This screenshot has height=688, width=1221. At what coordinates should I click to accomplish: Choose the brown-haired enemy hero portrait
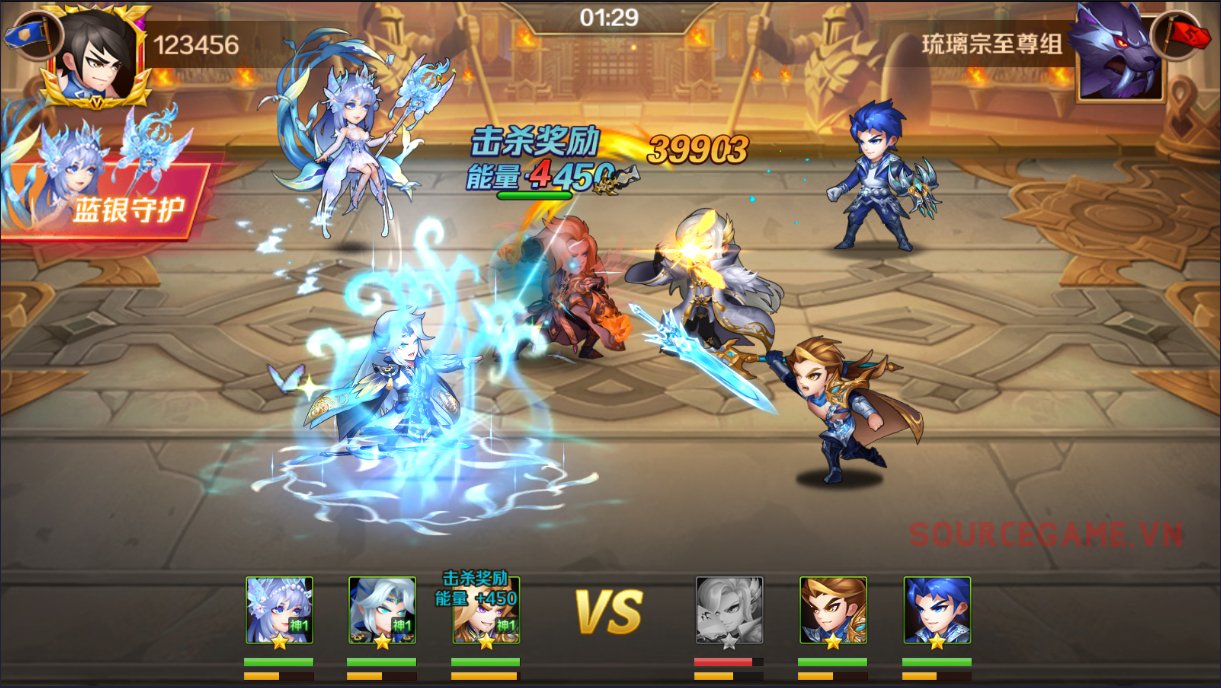[x=833, y=610]
